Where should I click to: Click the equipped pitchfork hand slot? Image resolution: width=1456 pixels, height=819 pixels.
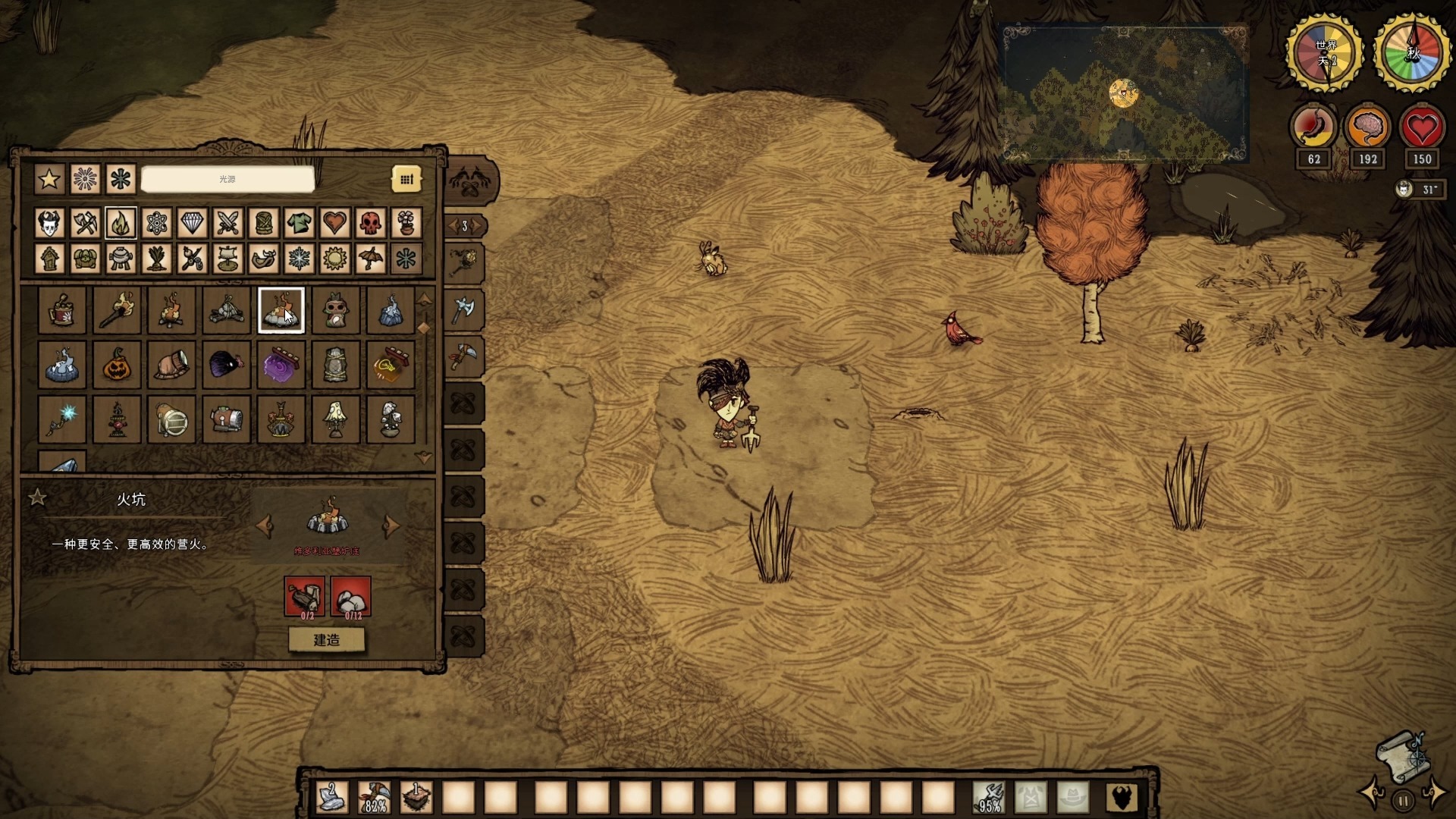click(x=989, y=798)
